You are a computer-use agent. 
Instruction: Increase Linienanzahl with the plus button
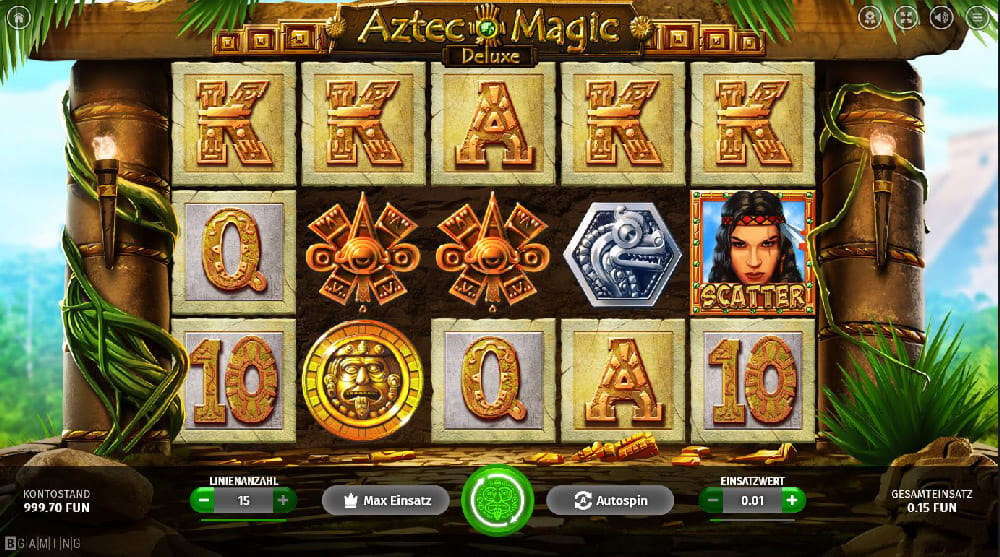[x=283, y=500]
